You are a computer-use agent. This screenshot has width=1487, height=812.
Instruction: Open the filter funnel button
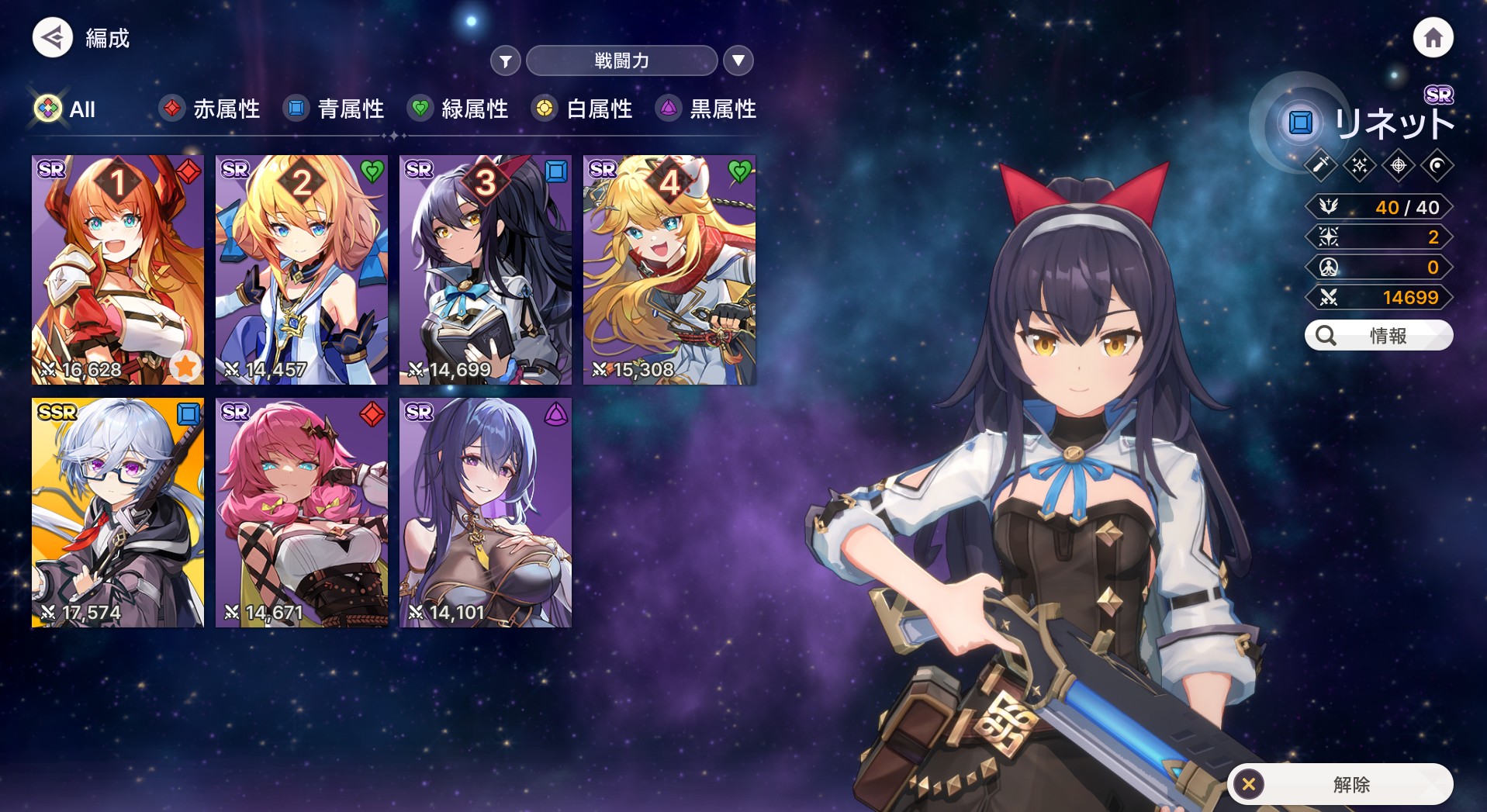(505, 60)
